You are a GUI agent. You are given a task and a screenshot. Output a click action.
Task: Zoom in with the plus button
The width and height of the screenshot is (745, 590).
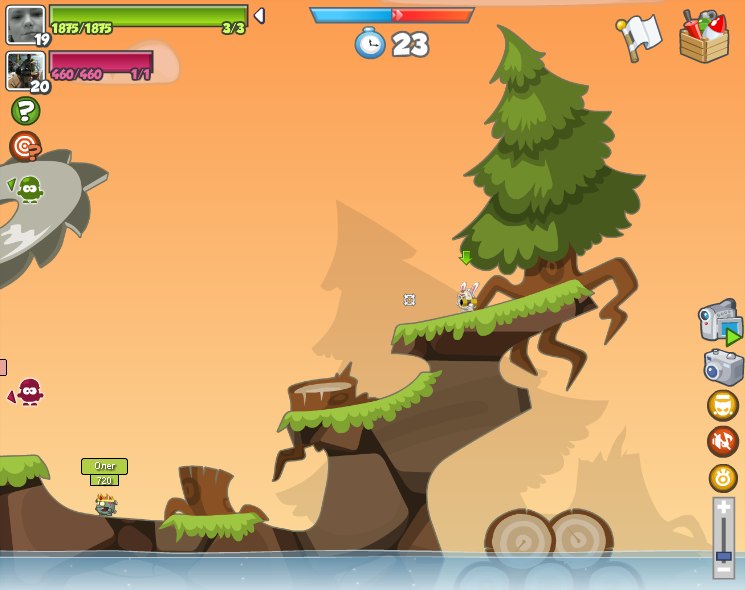tap(723, 508)
